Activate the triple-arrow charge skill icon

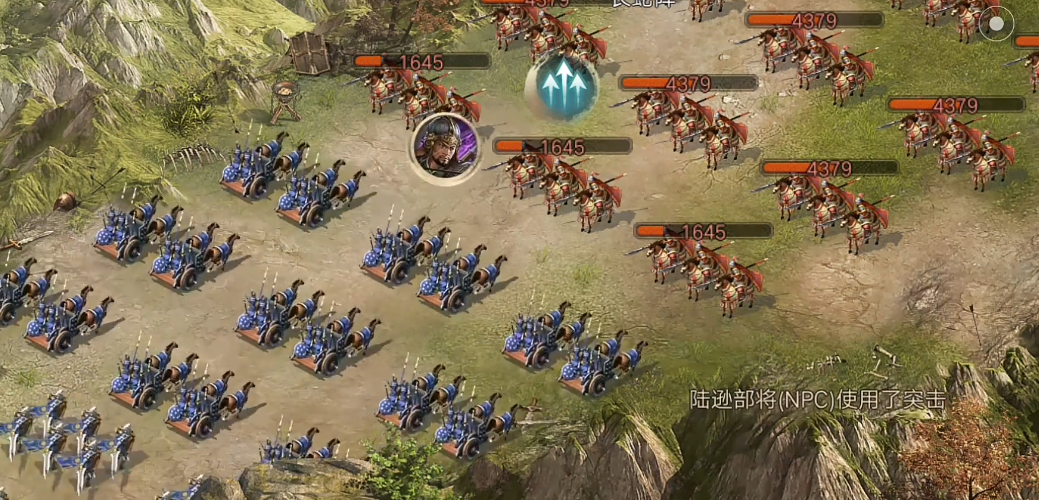pos(561,86)
